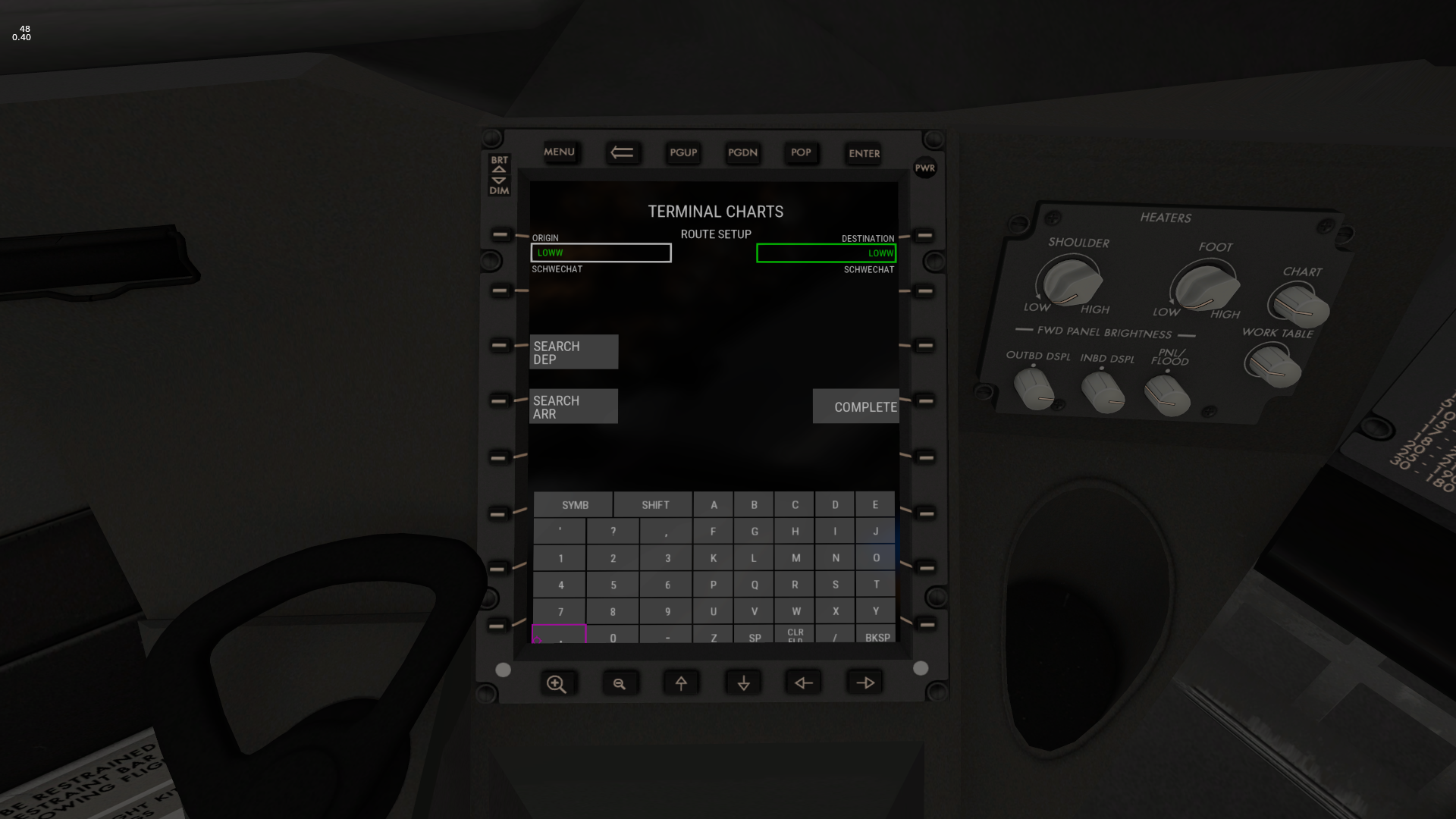This screenshot has width=1456, height=819.
Task: Open the EFB MENU
Action: [x=560, y=152]
